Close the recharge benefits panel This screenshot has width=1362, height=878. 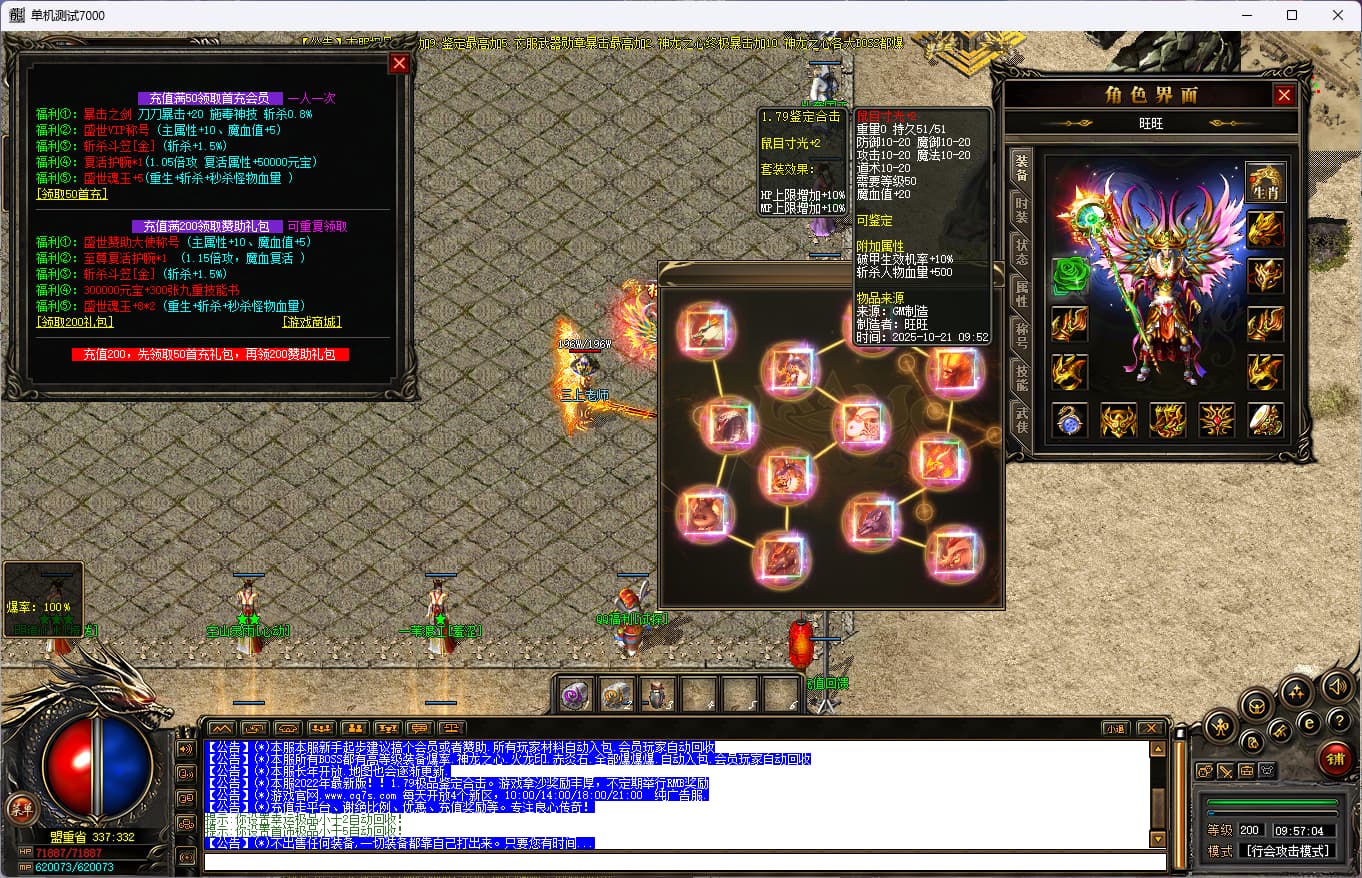pyautogui.click(x=399, y=64)
